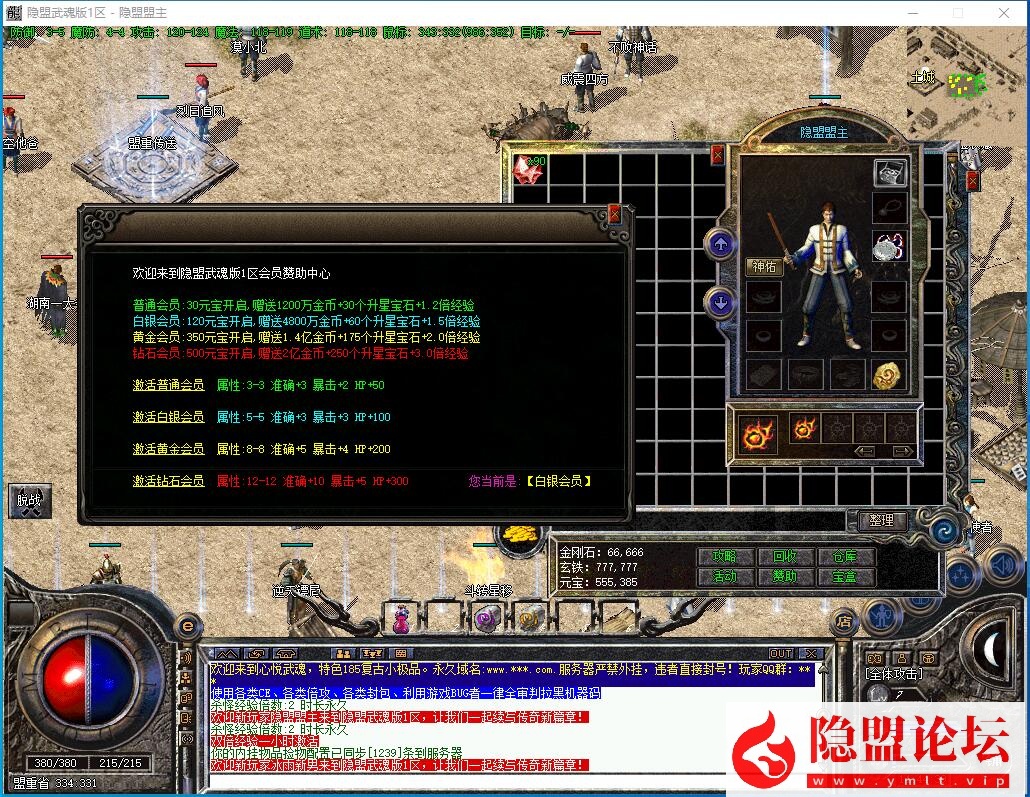Open the 宝盒 treasure box button

tap(845, 577)
